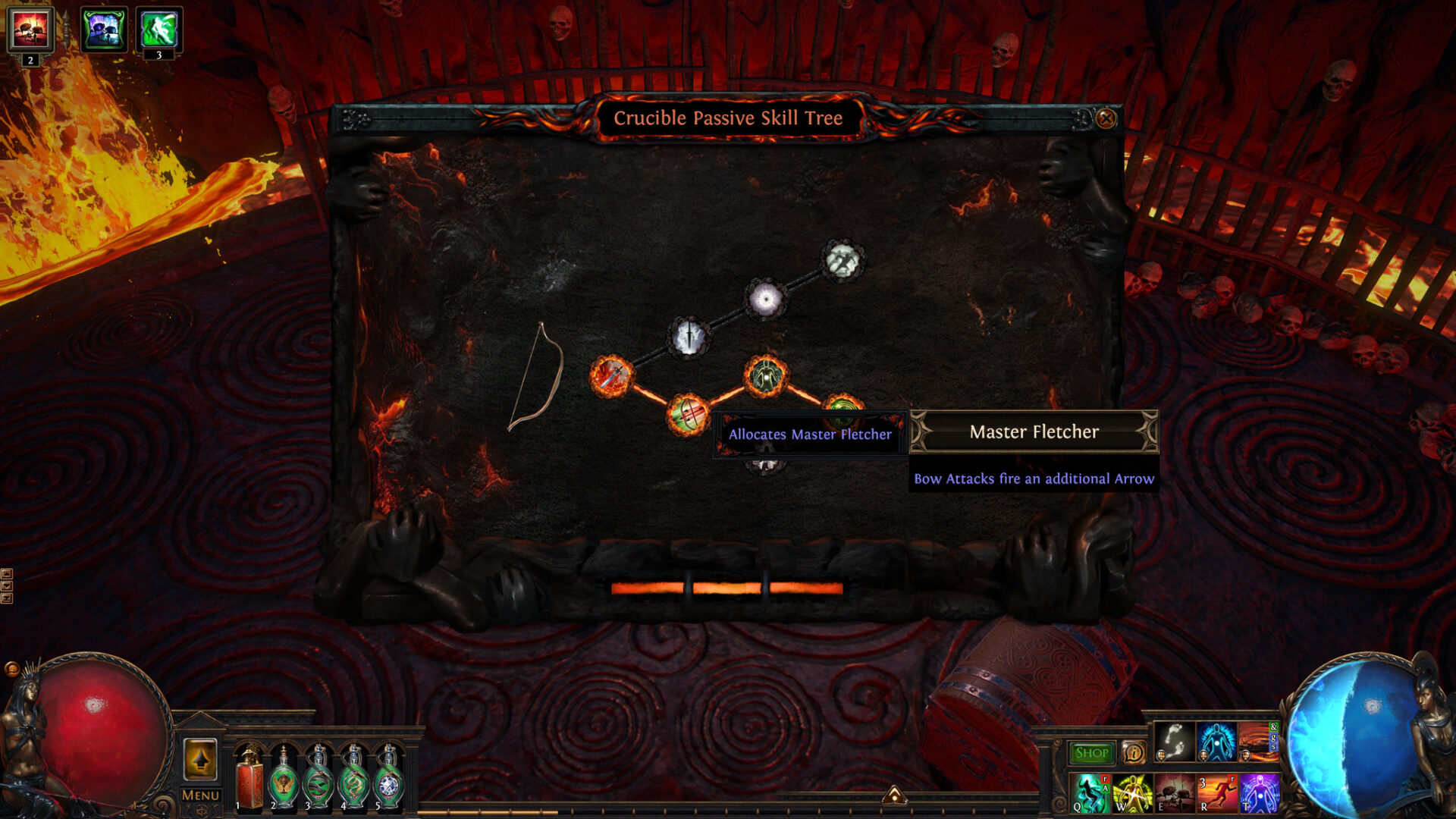Select the yellow aura skill bound to W
The height and width of the screenshot is (819, 1456).
1133,794
